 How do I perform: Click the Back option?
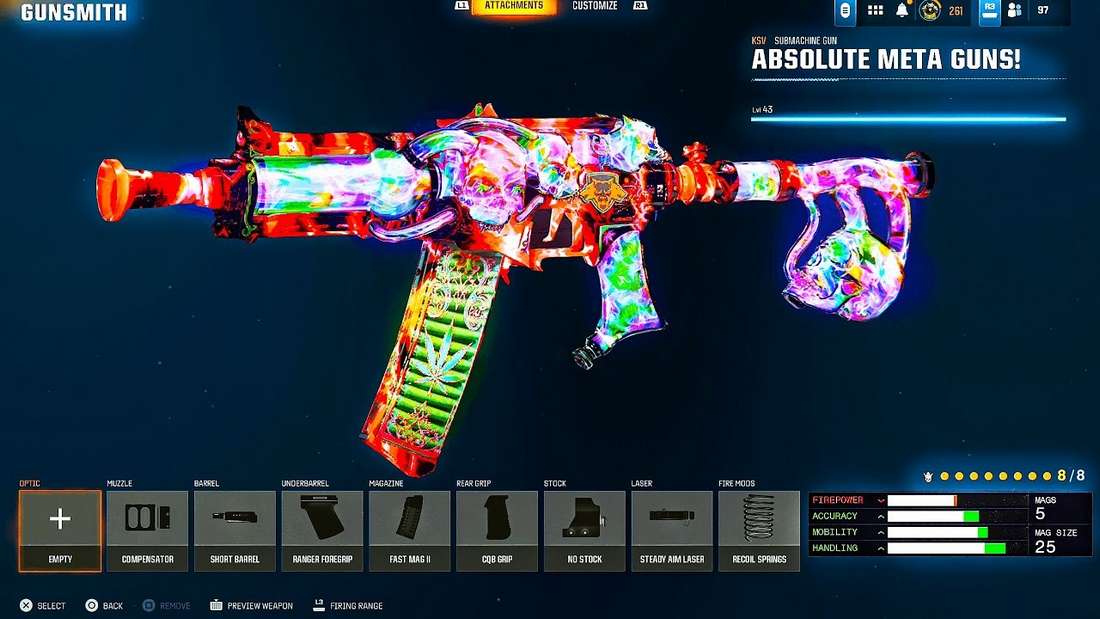click(x=104, y=606)
